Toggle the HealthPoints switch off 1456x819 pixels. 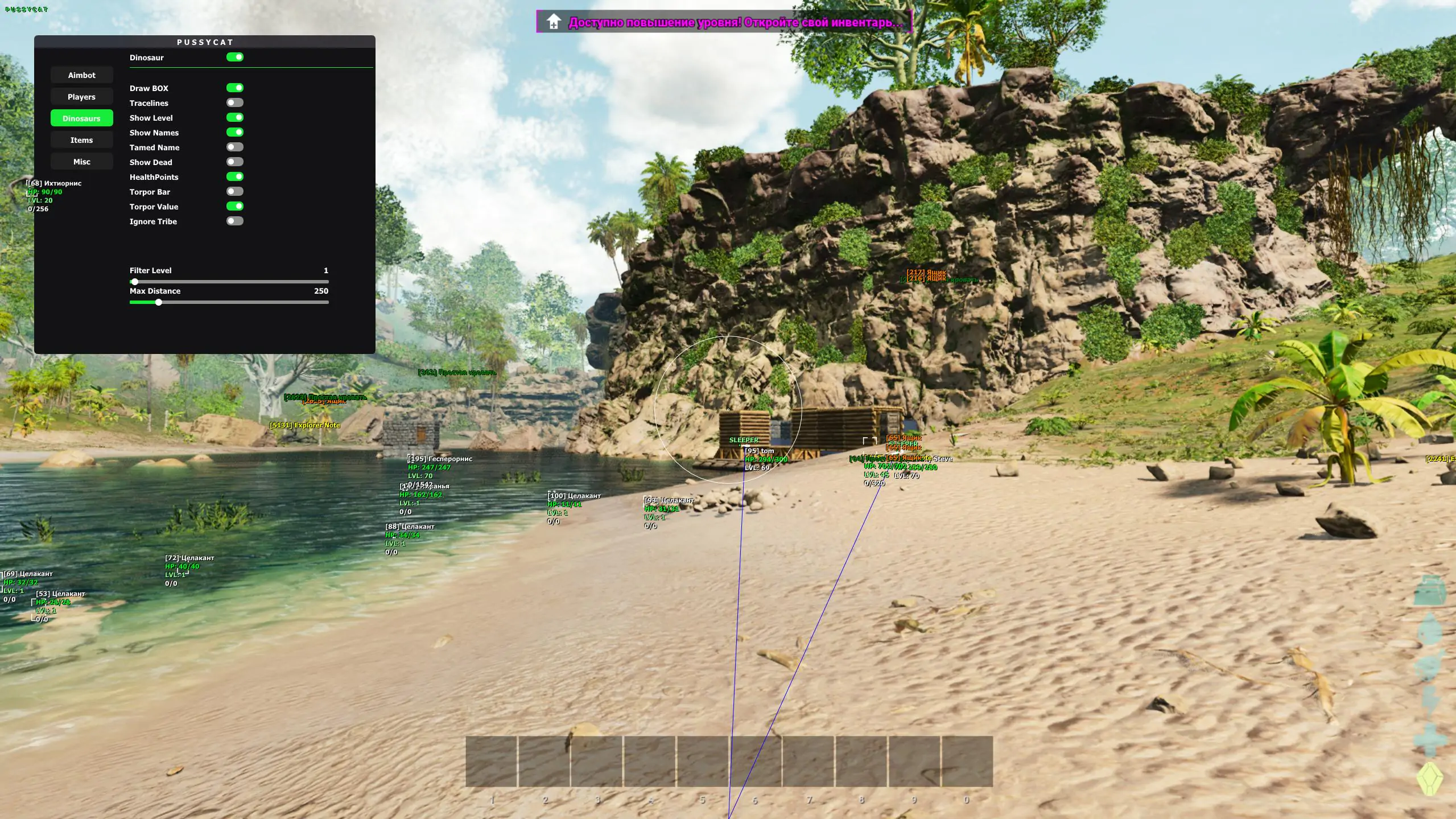[x=234, y=176]
